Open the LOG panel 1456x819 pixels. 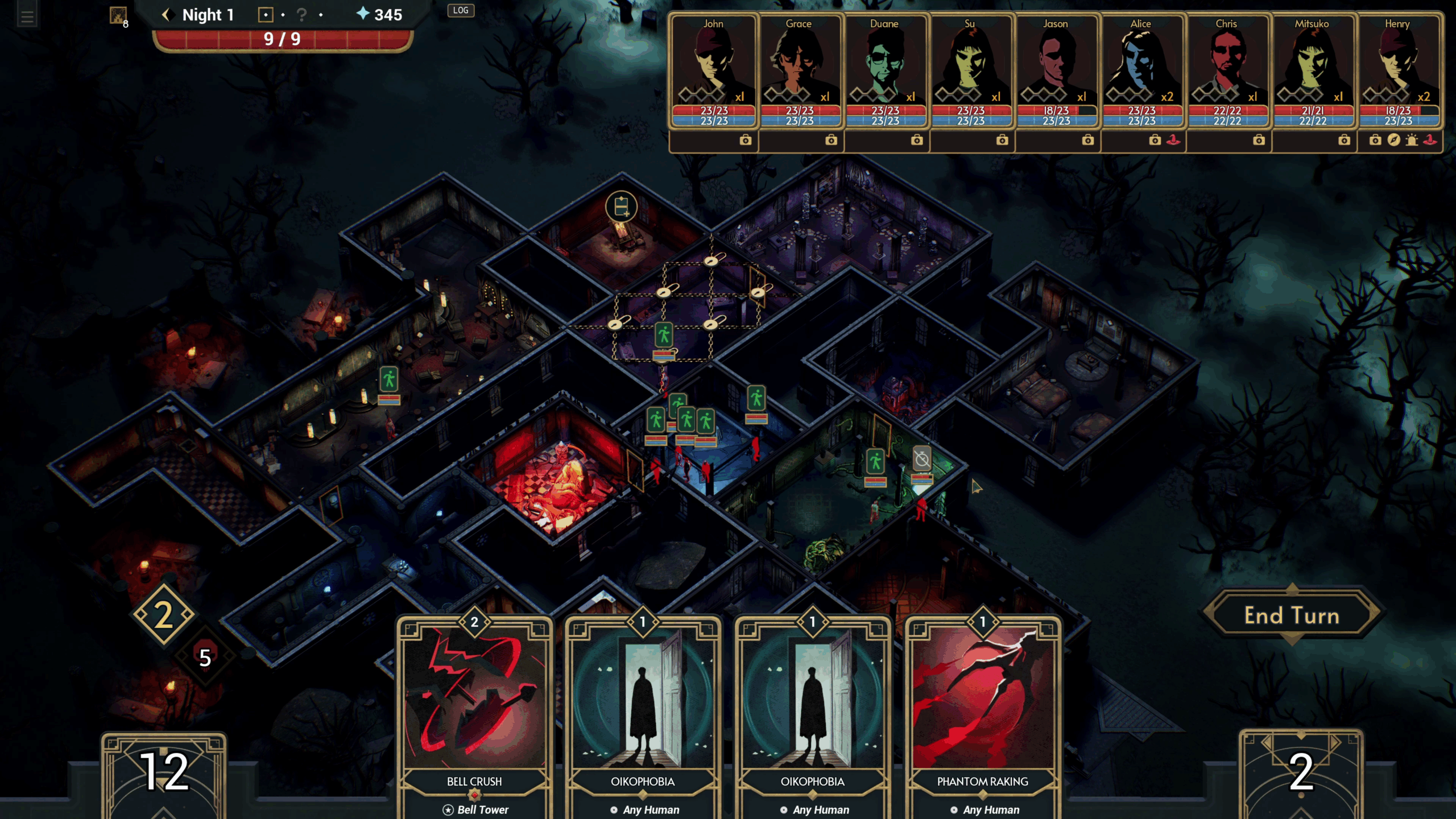[461, 10]
